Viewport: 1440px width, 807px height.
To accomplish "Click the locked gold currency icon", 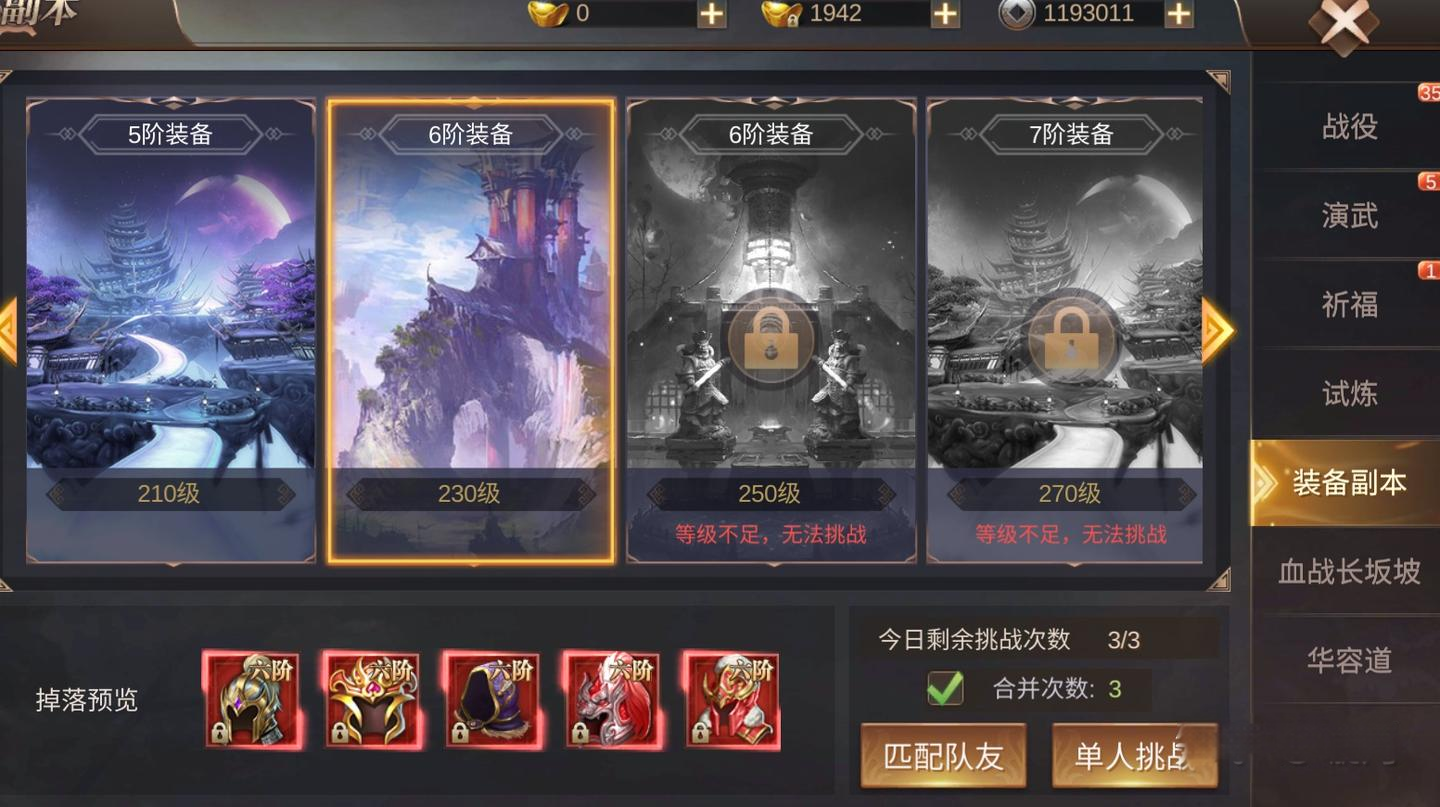I will point(783,14).
